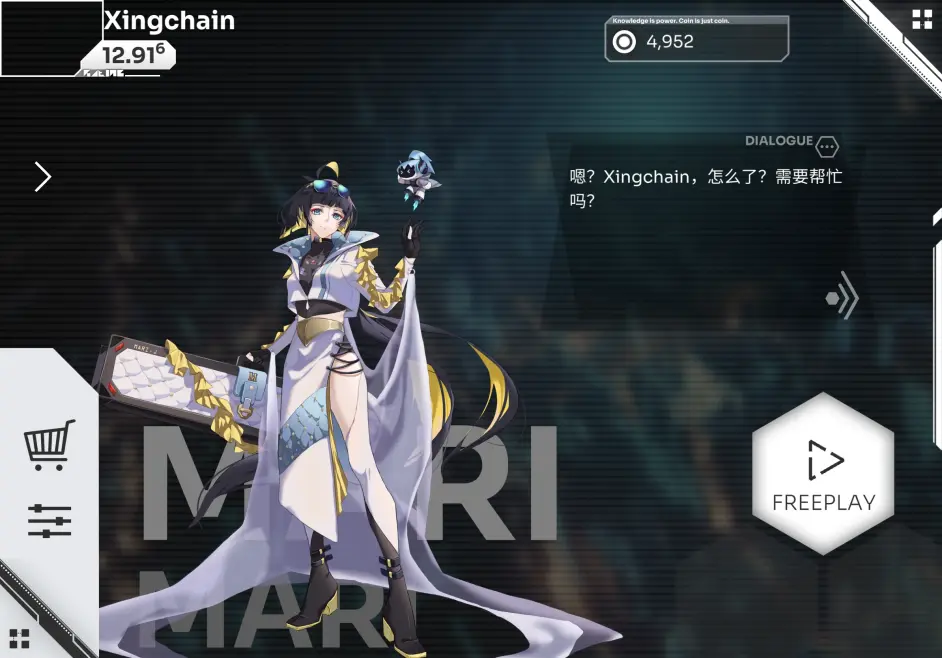
Task: Expand the left side arrow panel
Action: pyautogui.click(x=42, y=177)
